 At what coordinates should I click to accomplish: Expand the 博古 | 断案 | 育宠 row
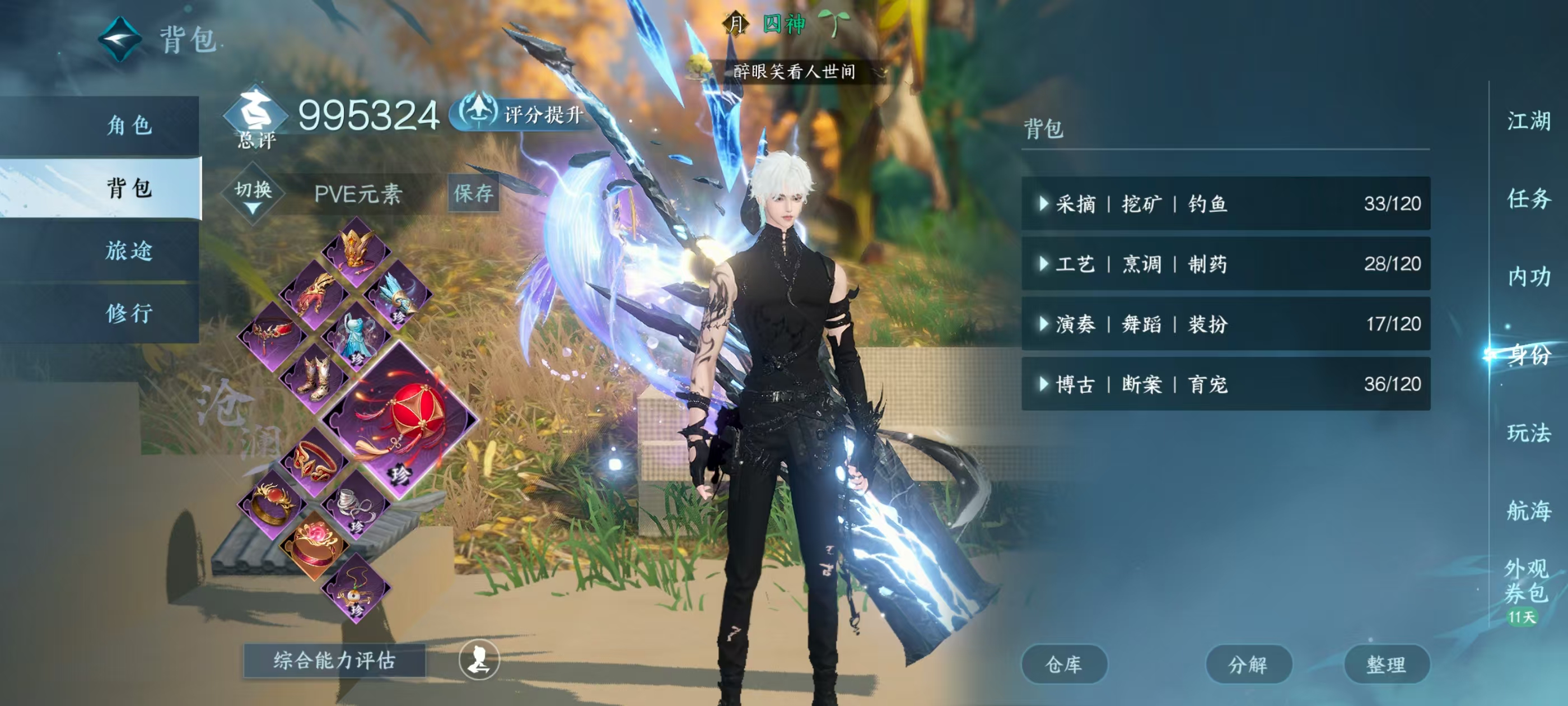[1225, 384]
